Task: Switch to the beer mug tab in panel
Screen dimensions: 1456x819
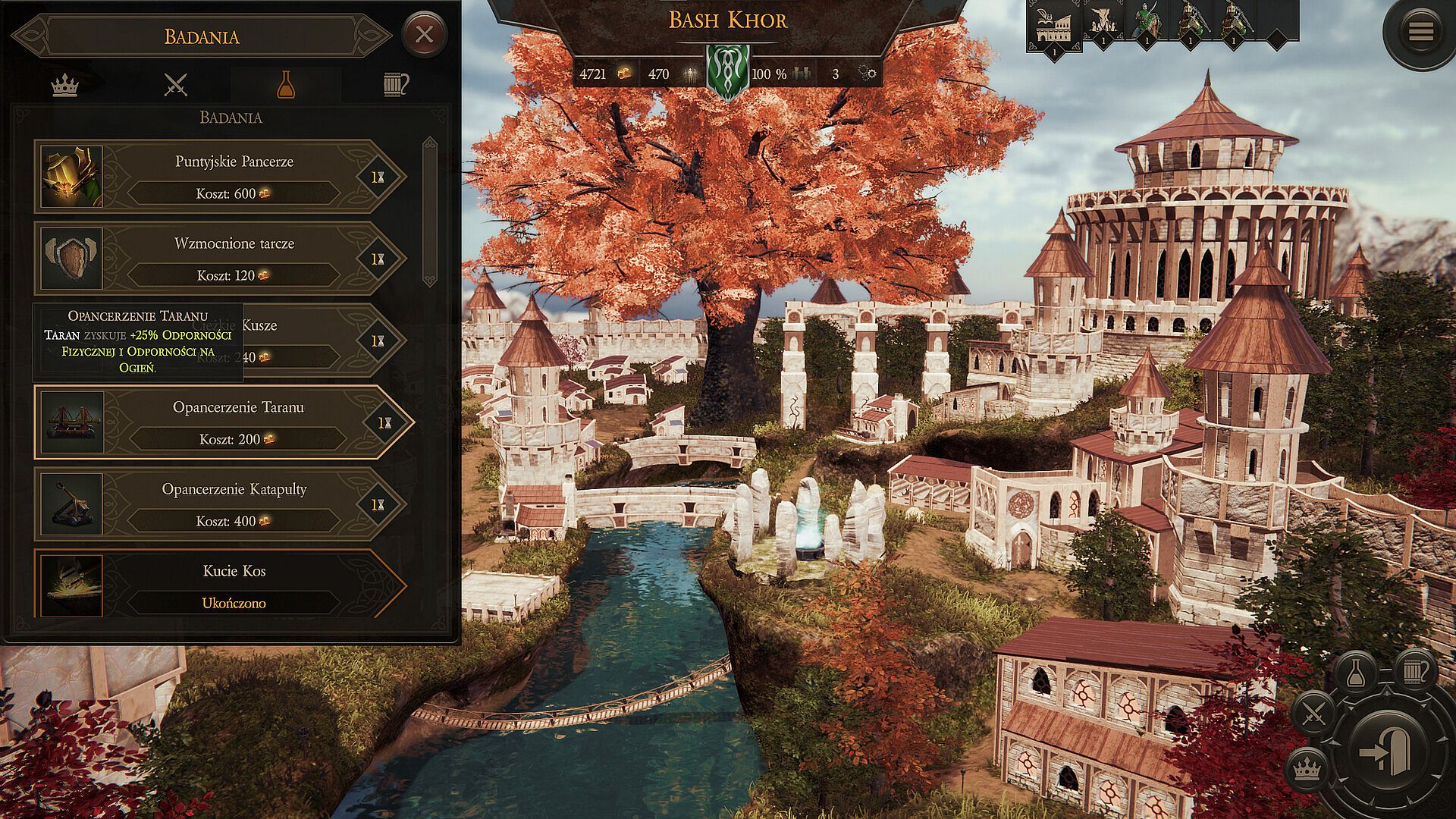Action: [395, 85]
